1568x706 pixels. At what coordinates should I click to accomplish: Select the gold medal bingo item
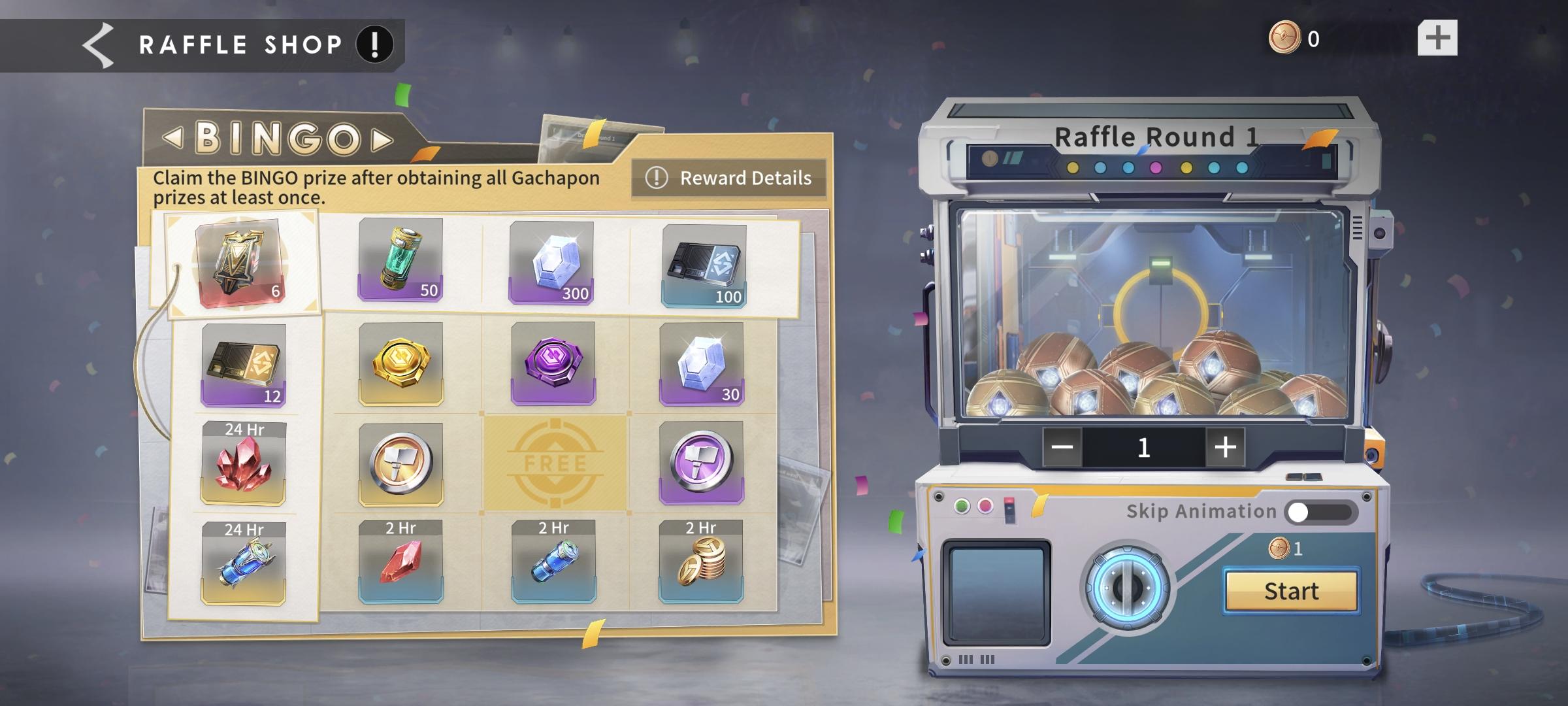tap(400, 363)
